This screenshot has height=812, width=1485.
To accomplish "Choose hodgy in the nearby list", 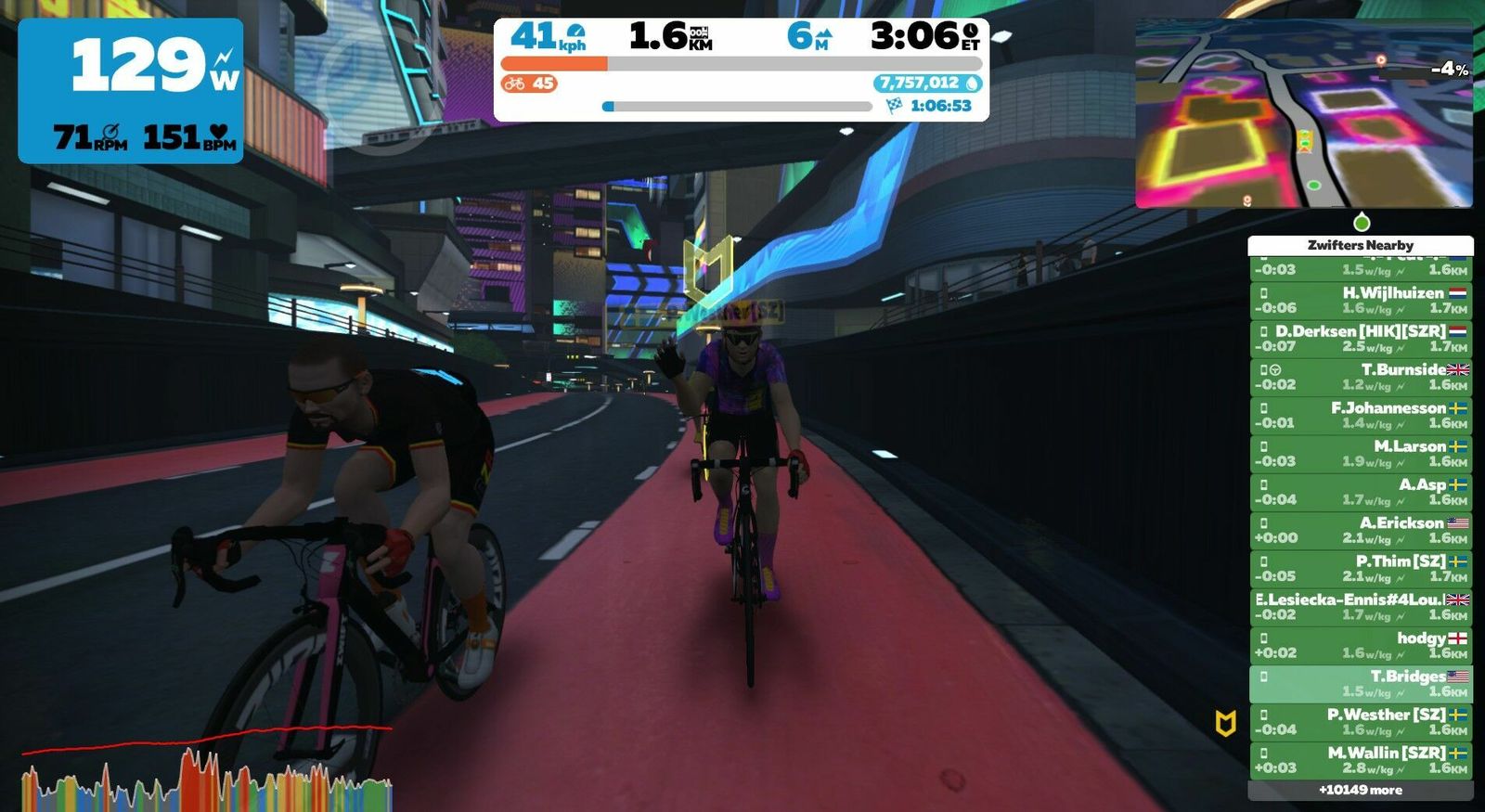I will click(1360, 645).
